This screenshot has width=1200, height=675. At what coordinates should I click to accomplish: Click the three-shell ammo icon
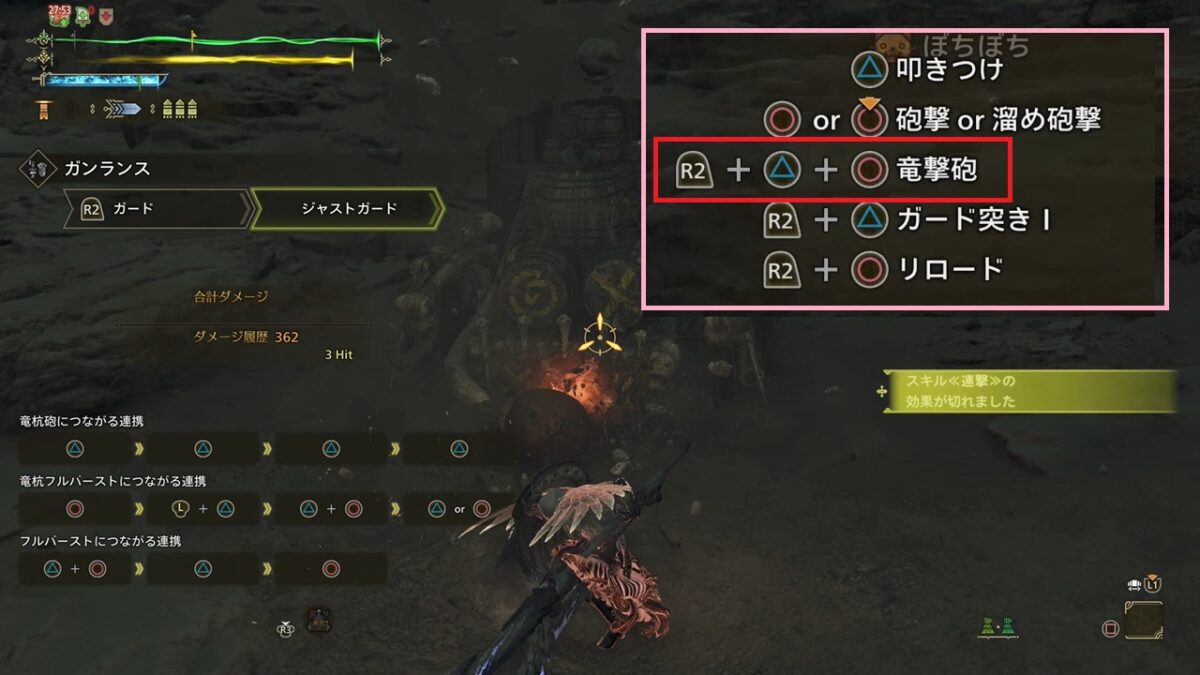click(179, 109)
